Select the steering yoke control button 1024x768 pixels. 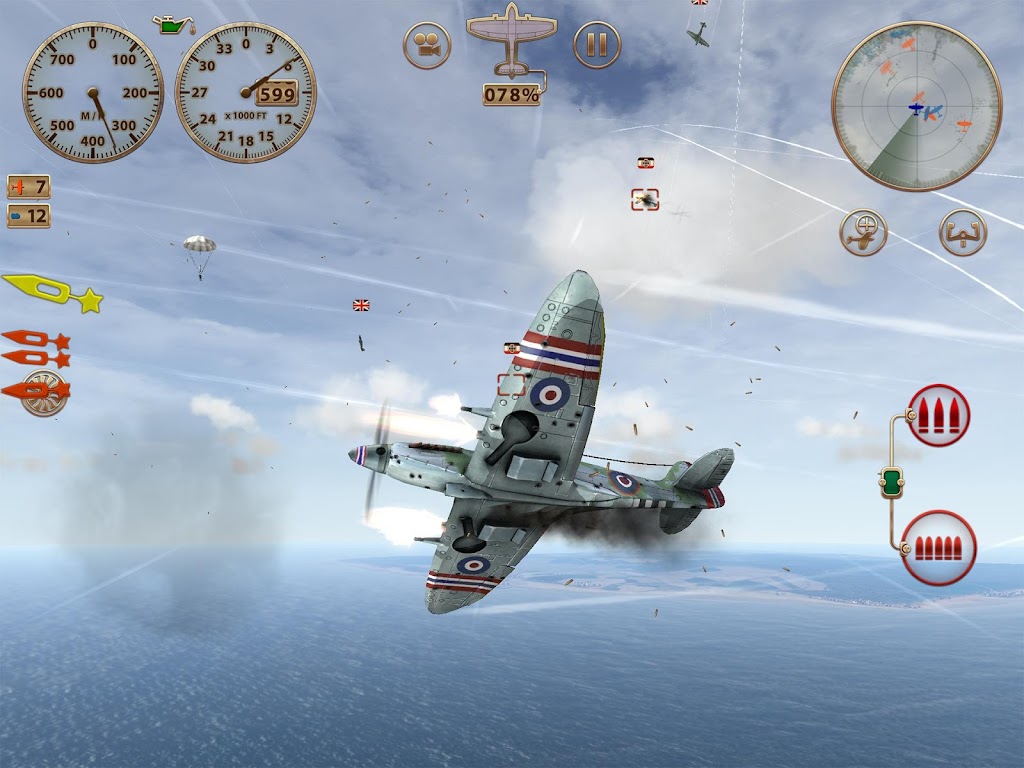click(962, 233)
